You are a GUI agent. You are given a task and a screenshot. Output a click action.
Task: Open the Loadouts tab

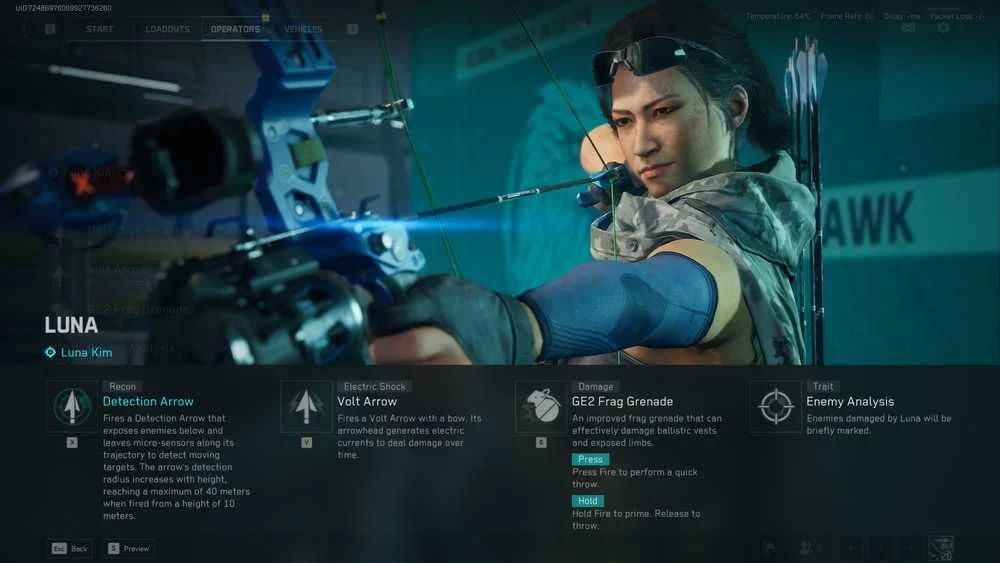(x=167, y=29)
